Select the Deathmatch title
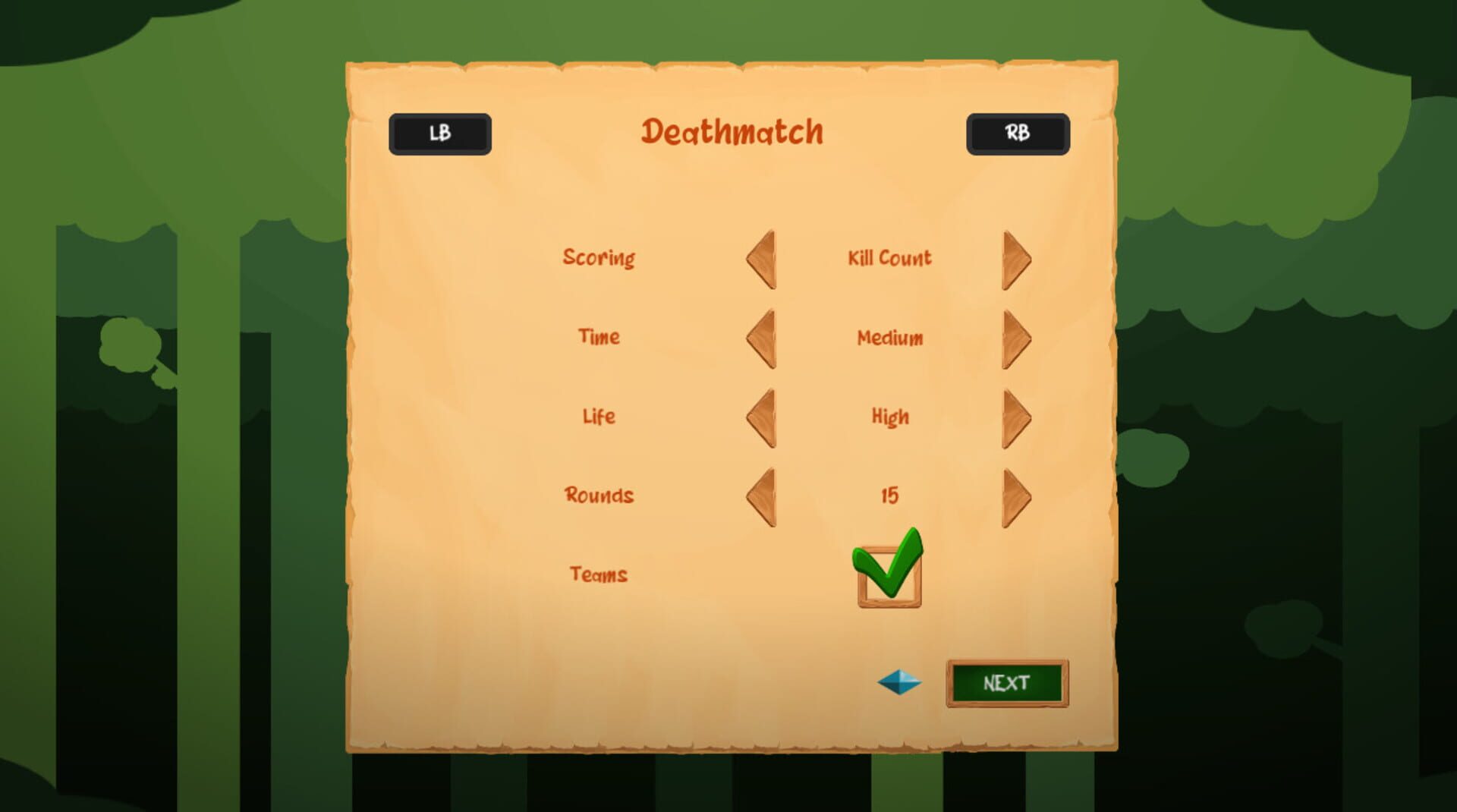This screenshot has height=812, width=1457. click(732, 131)
